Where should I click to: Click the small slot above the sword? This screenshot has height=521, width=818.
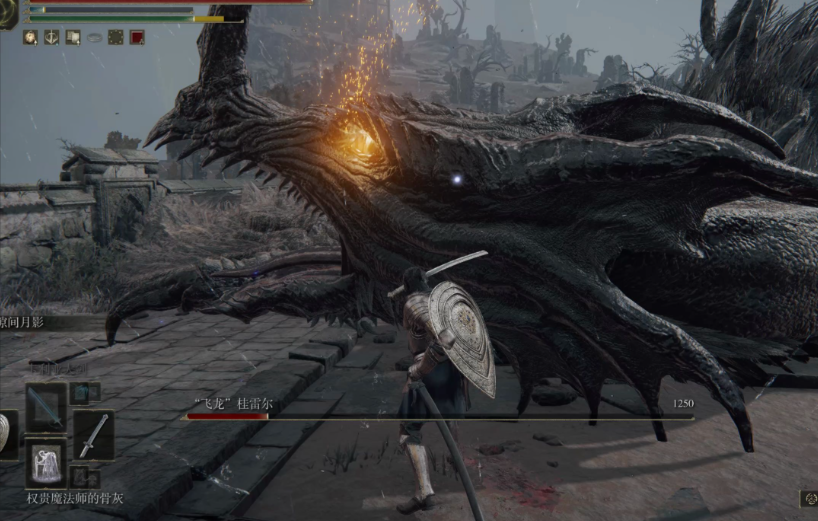80,392
